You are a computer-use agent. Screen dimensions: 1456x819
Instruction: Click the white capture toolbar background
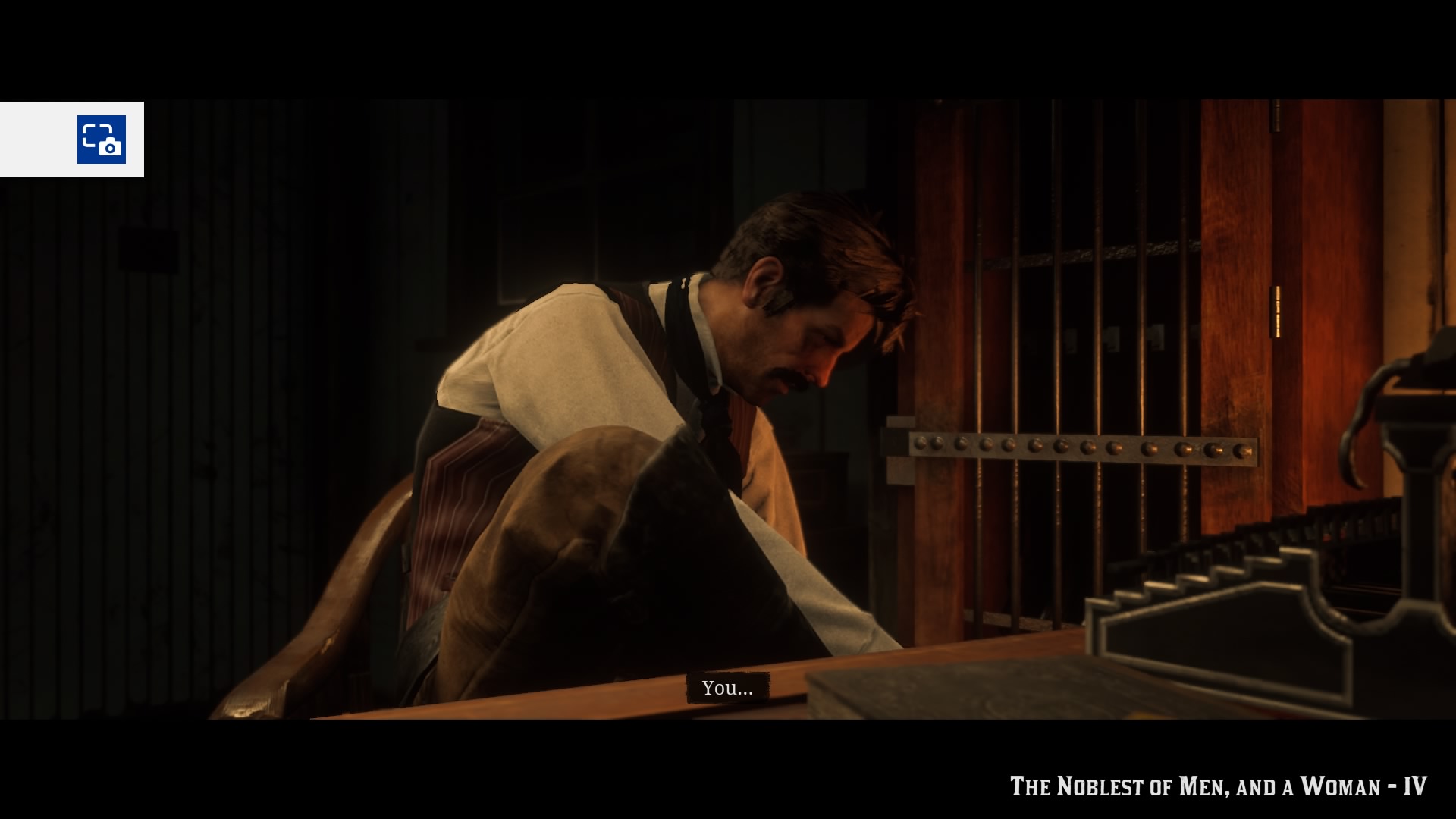click(x=38, y=140)
